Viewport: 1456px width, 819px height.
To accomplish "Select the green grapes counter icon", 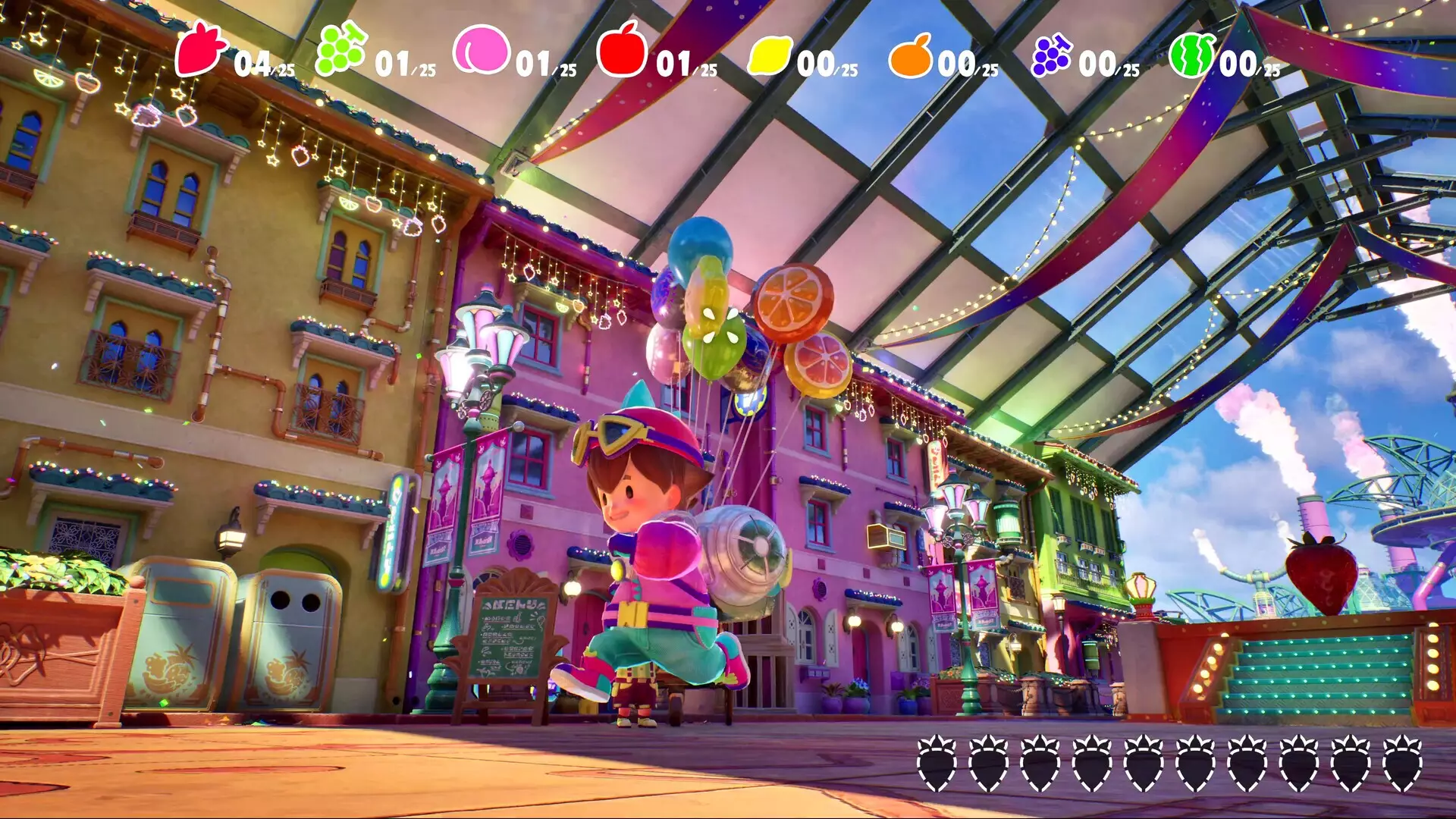I will point(340,50).
